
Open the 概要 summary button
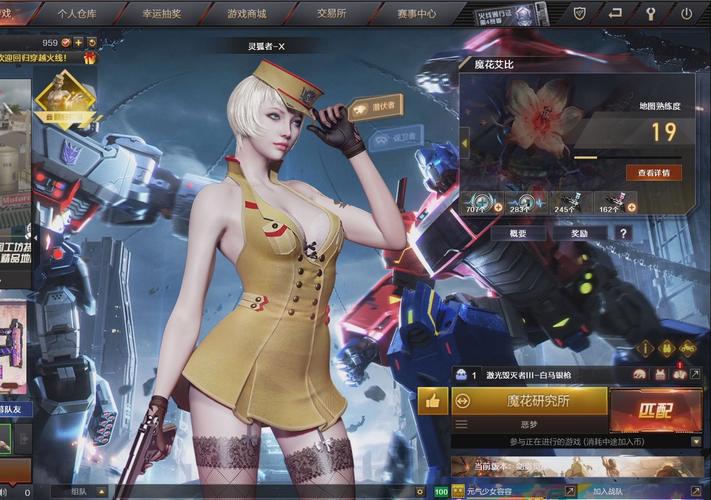(518, 233)
